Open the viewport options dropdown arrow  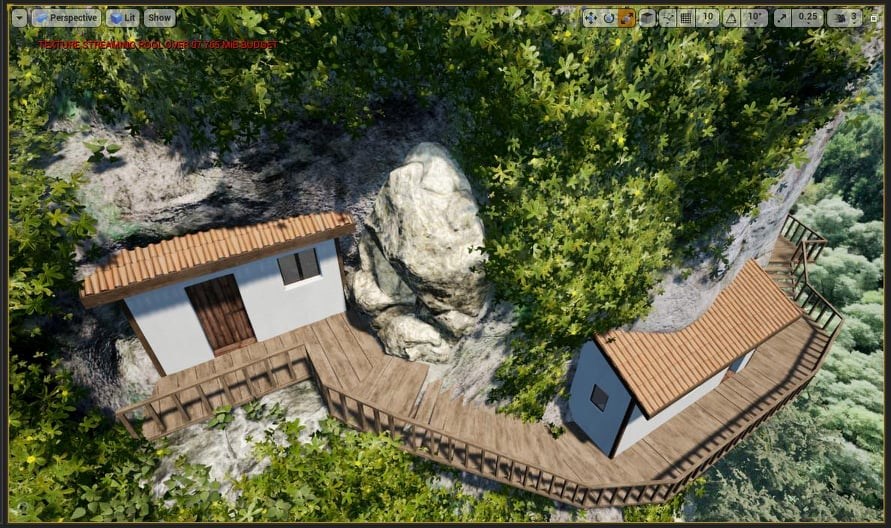tap(19, 18)
